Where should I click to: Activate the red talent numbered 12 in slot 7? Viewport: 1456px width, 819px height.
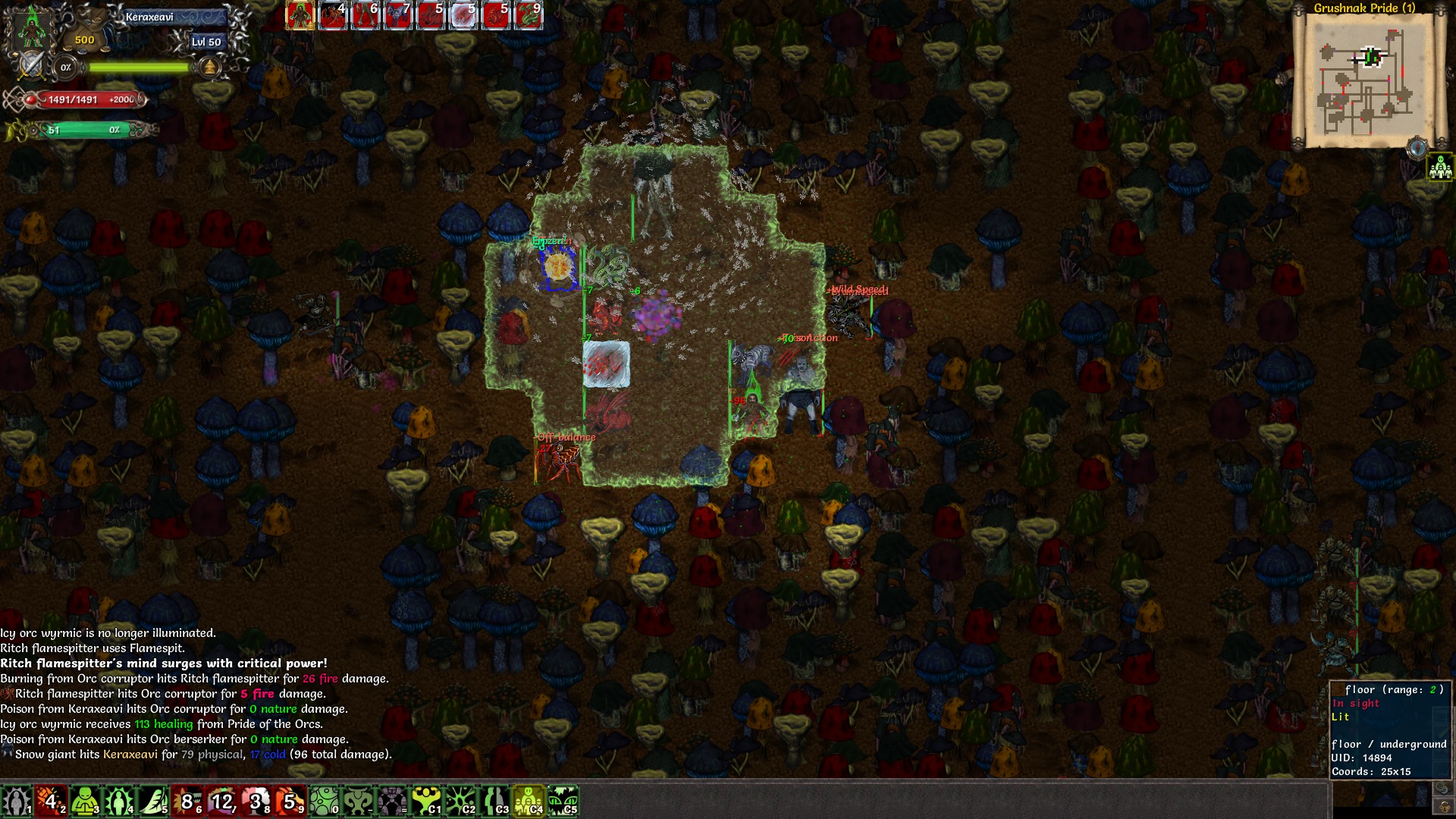222,802
